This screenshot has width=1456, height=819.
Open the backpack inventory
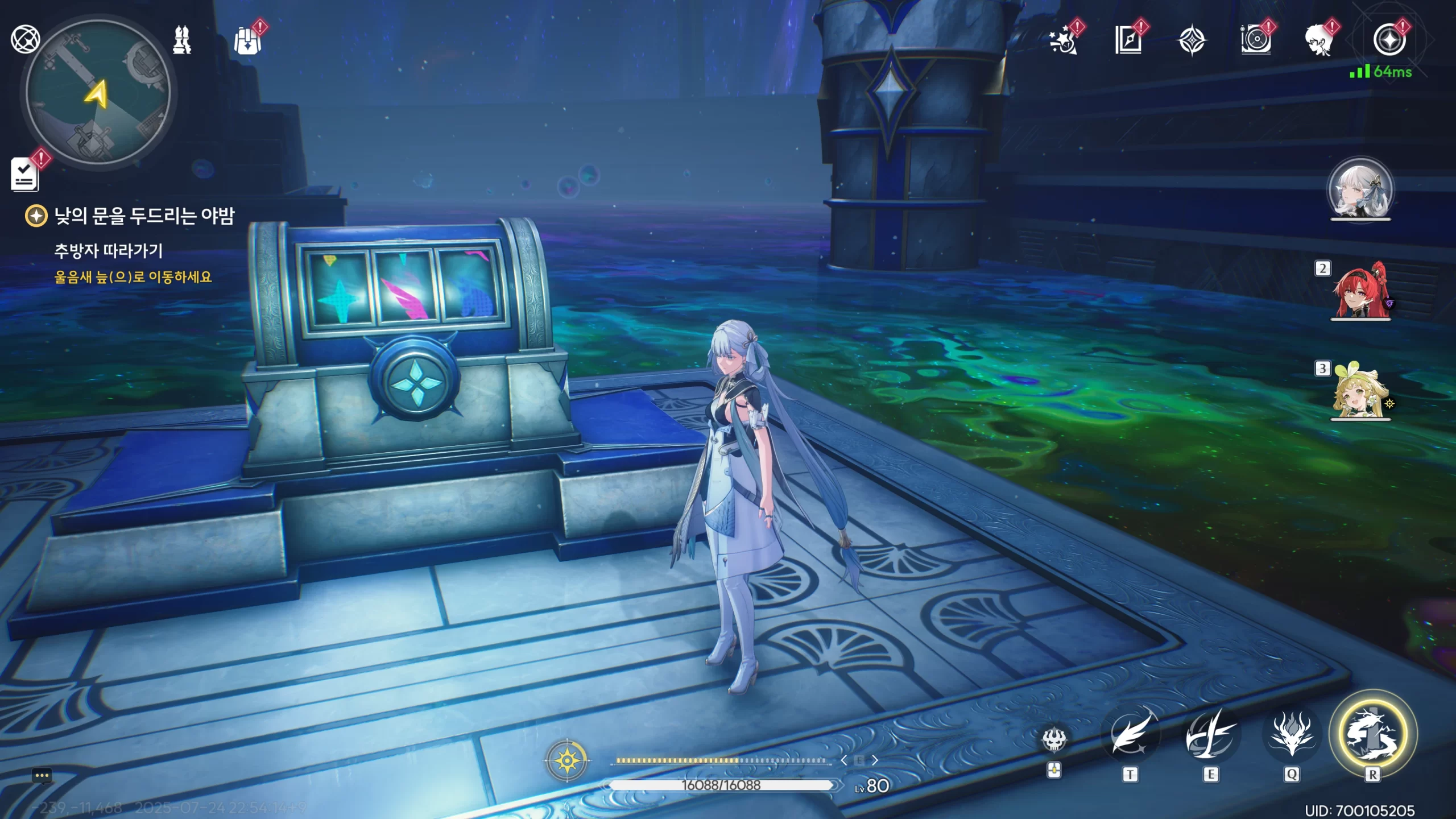(248, 41)
